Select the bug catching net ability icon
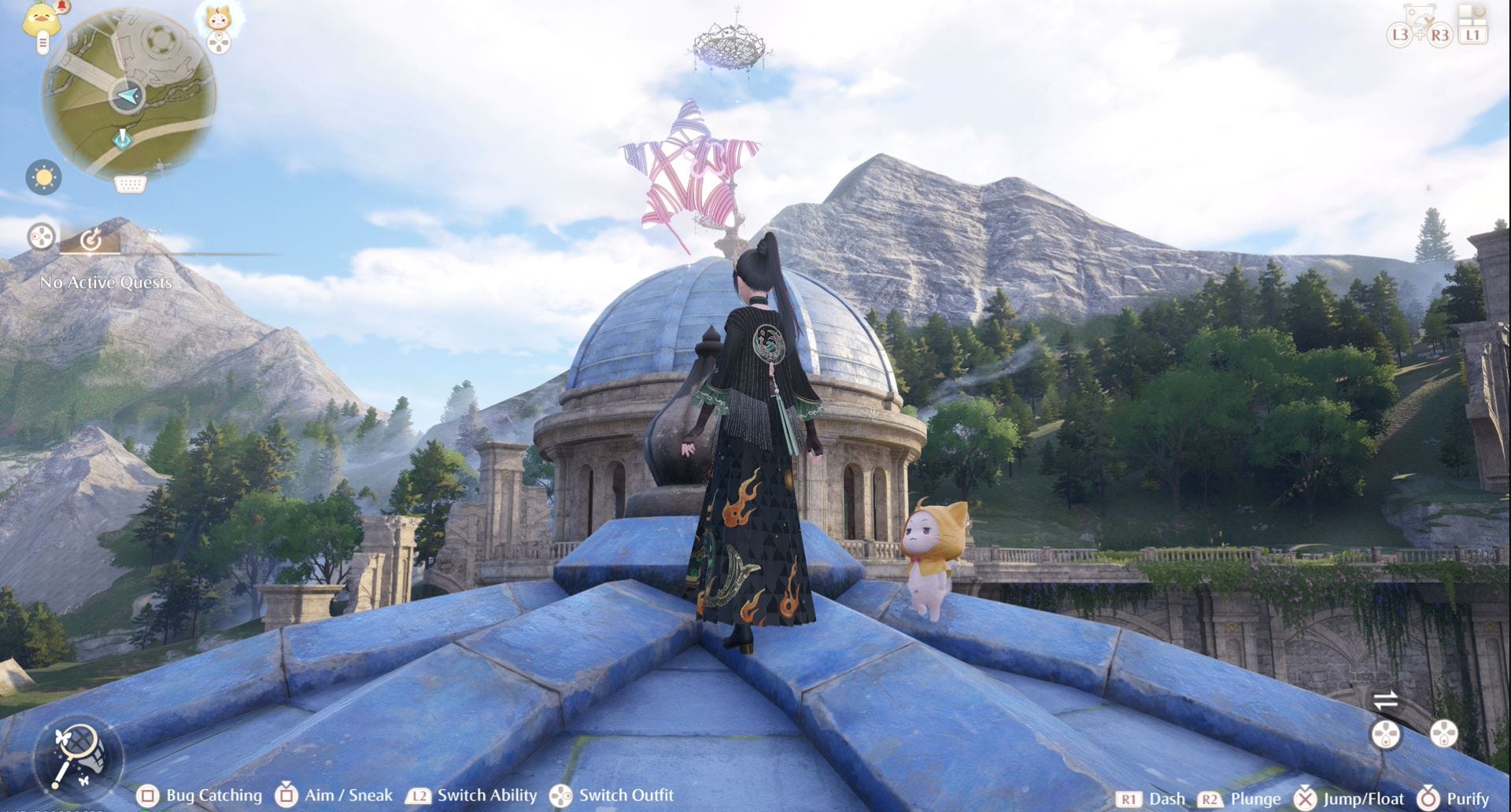This screenshot has height=812, width=1511. pos(76,756)
